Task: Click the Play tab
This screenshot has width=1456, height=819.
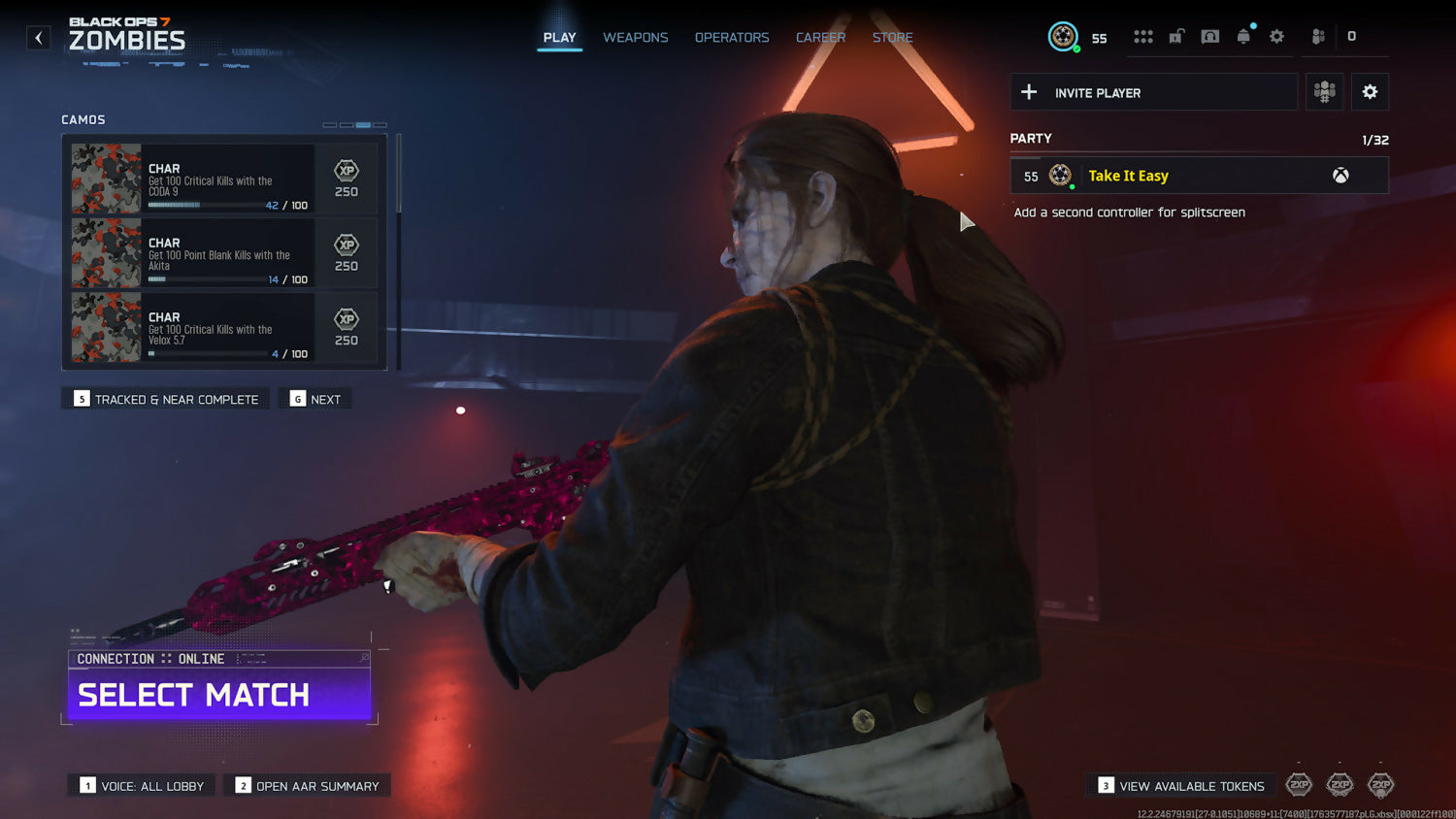Action: 559,38
